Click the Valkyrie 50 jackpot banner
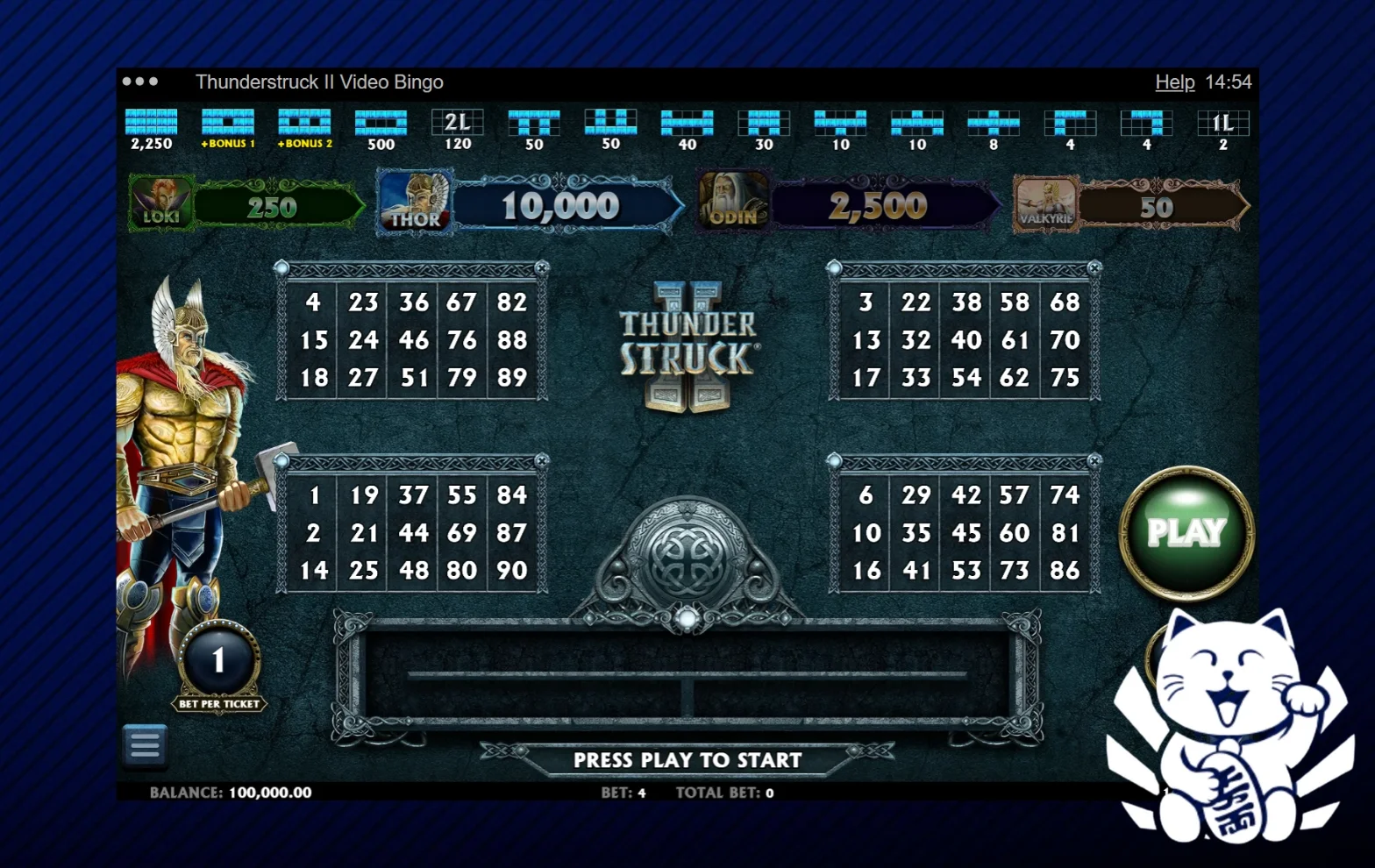The height and width of the screenshot is (868, 1375). [x=1130, y=207]
